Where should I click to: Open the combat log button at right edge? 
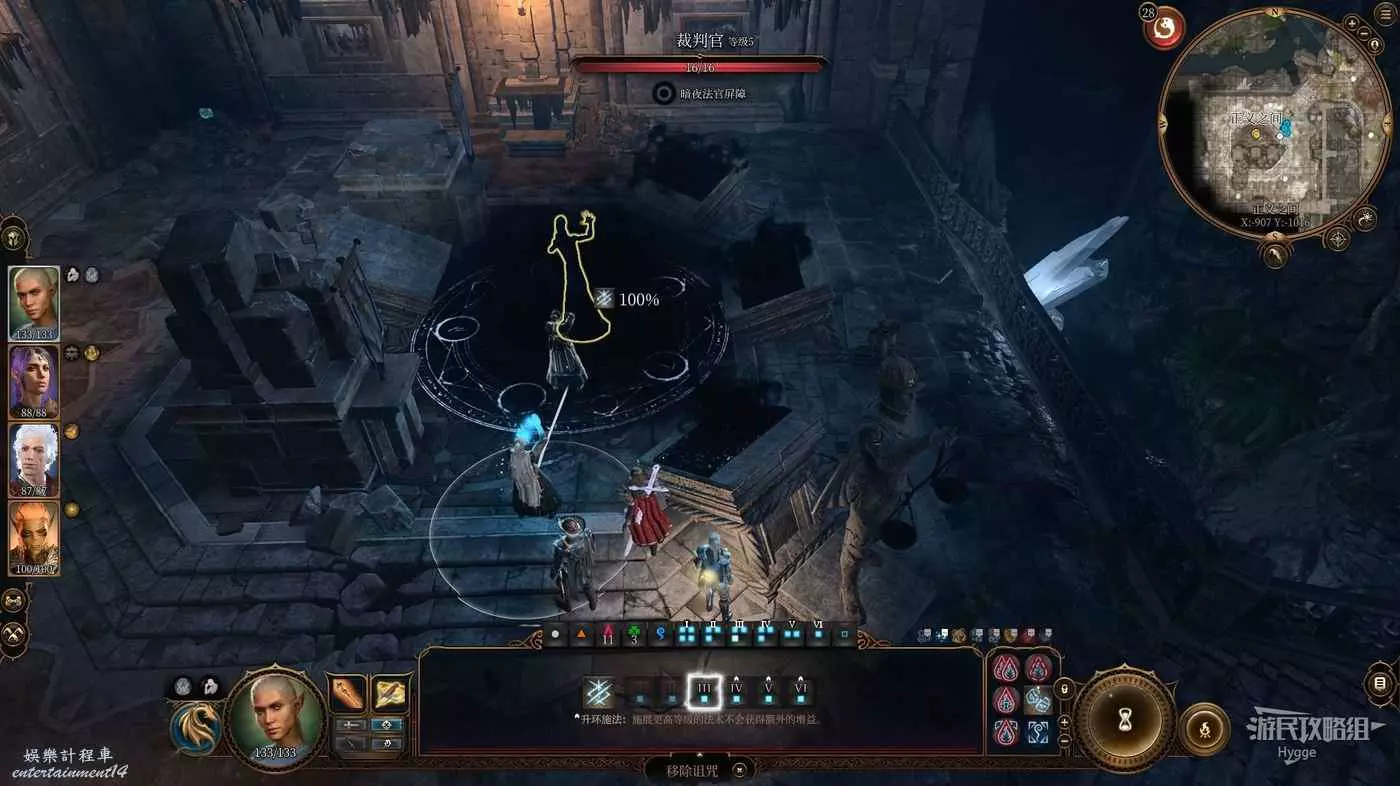[1379, 684]
